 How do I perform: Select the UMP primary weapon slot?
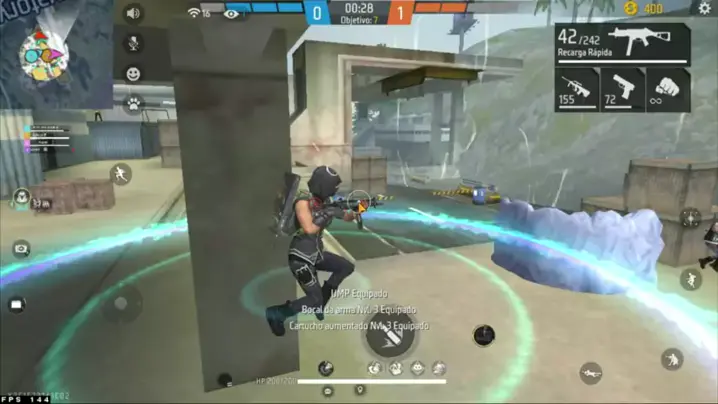pyautogui.click(x=623, y=44)
